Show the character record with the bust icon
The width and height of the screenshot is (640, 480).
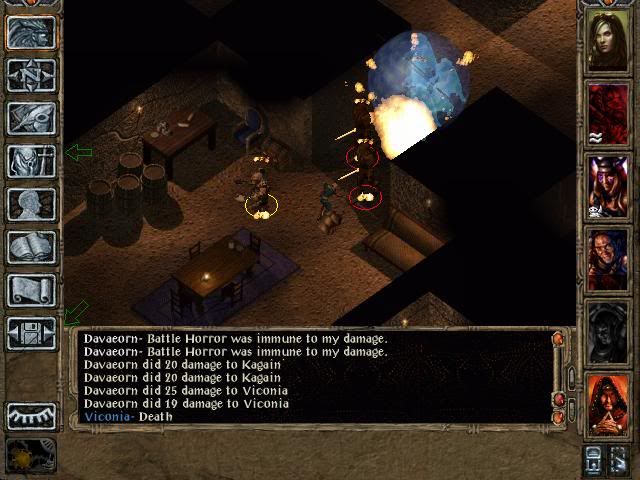coord(30,204)
